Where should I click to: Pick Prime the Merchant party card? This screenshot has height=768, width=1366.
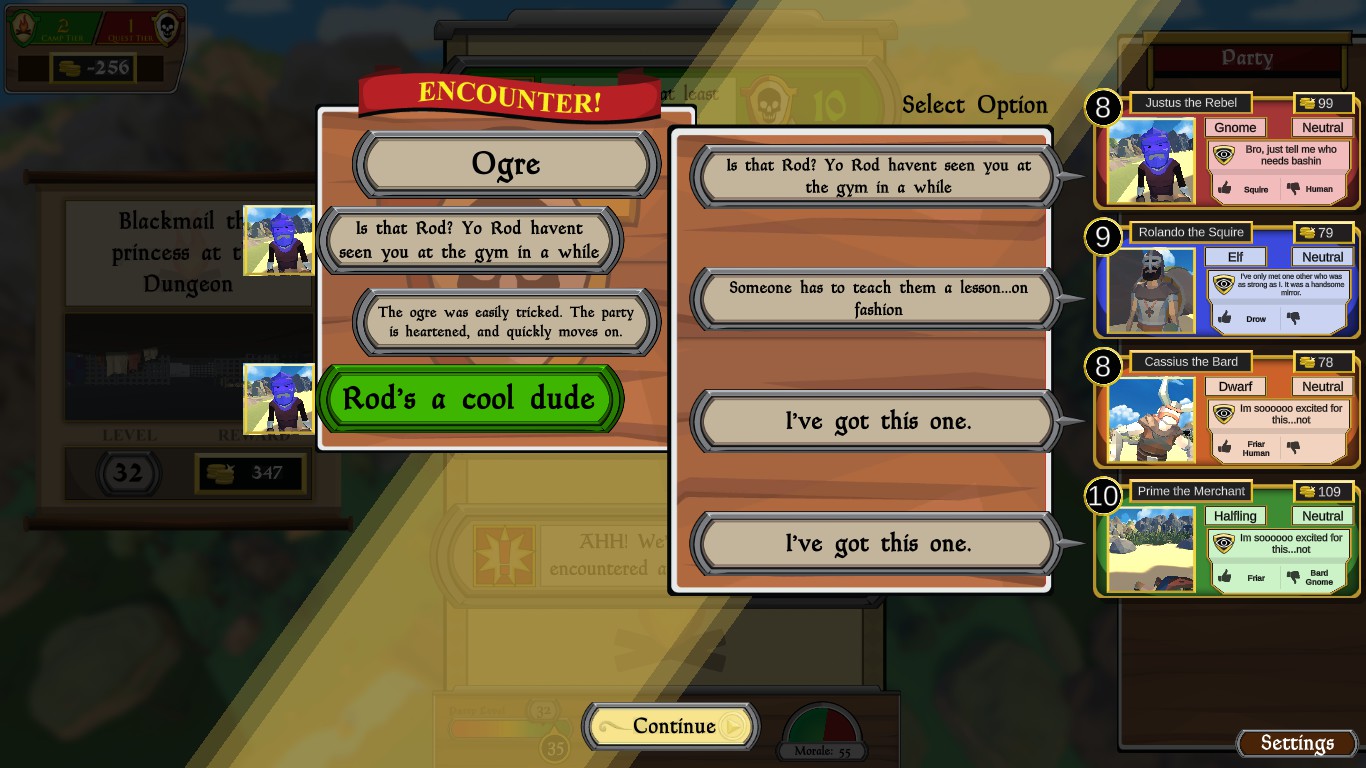click(x=1227, y=538)
